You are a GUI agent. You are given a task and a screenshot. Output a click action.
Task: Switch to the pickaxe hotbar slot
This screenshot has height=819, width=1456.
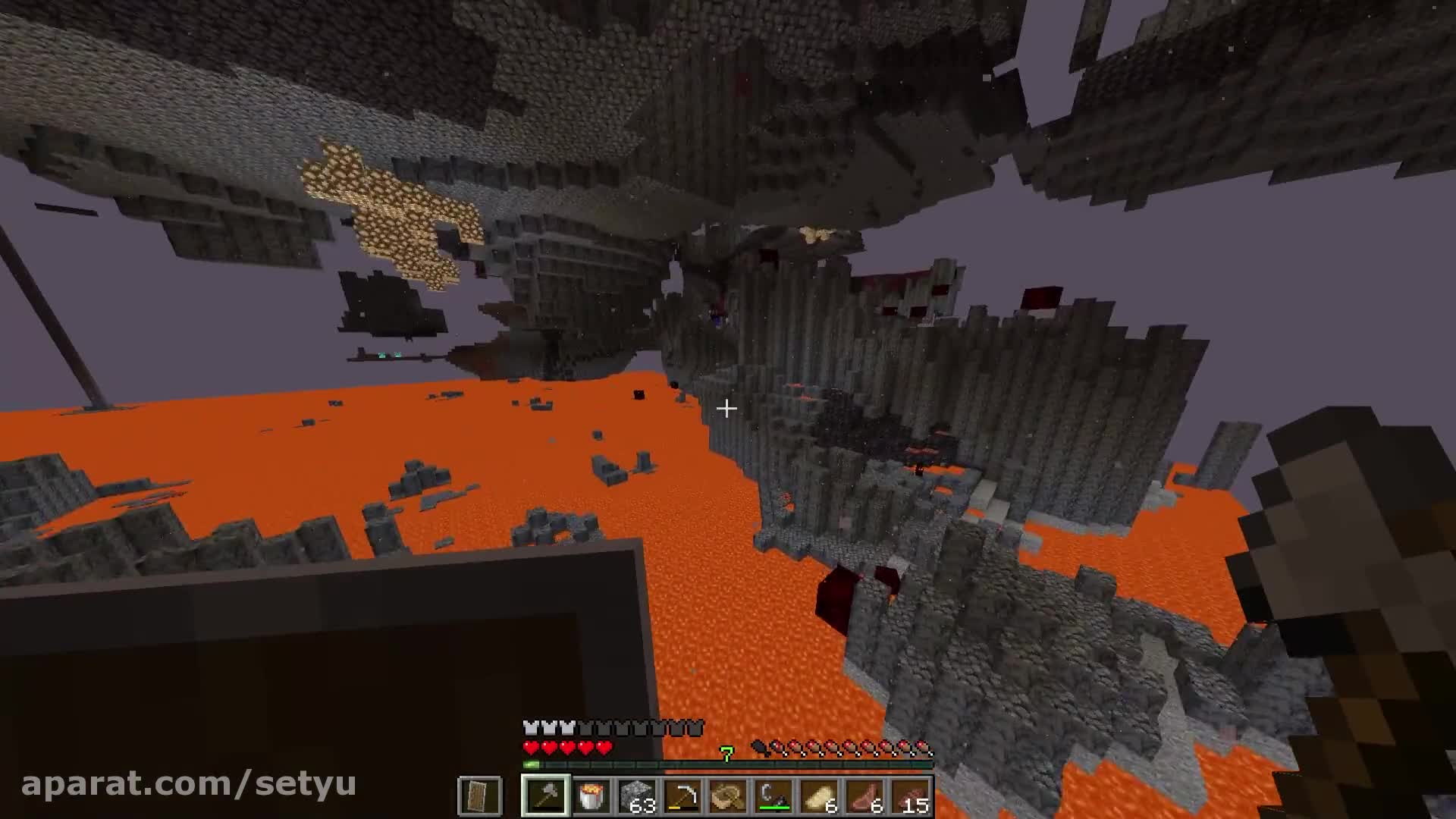682,795
